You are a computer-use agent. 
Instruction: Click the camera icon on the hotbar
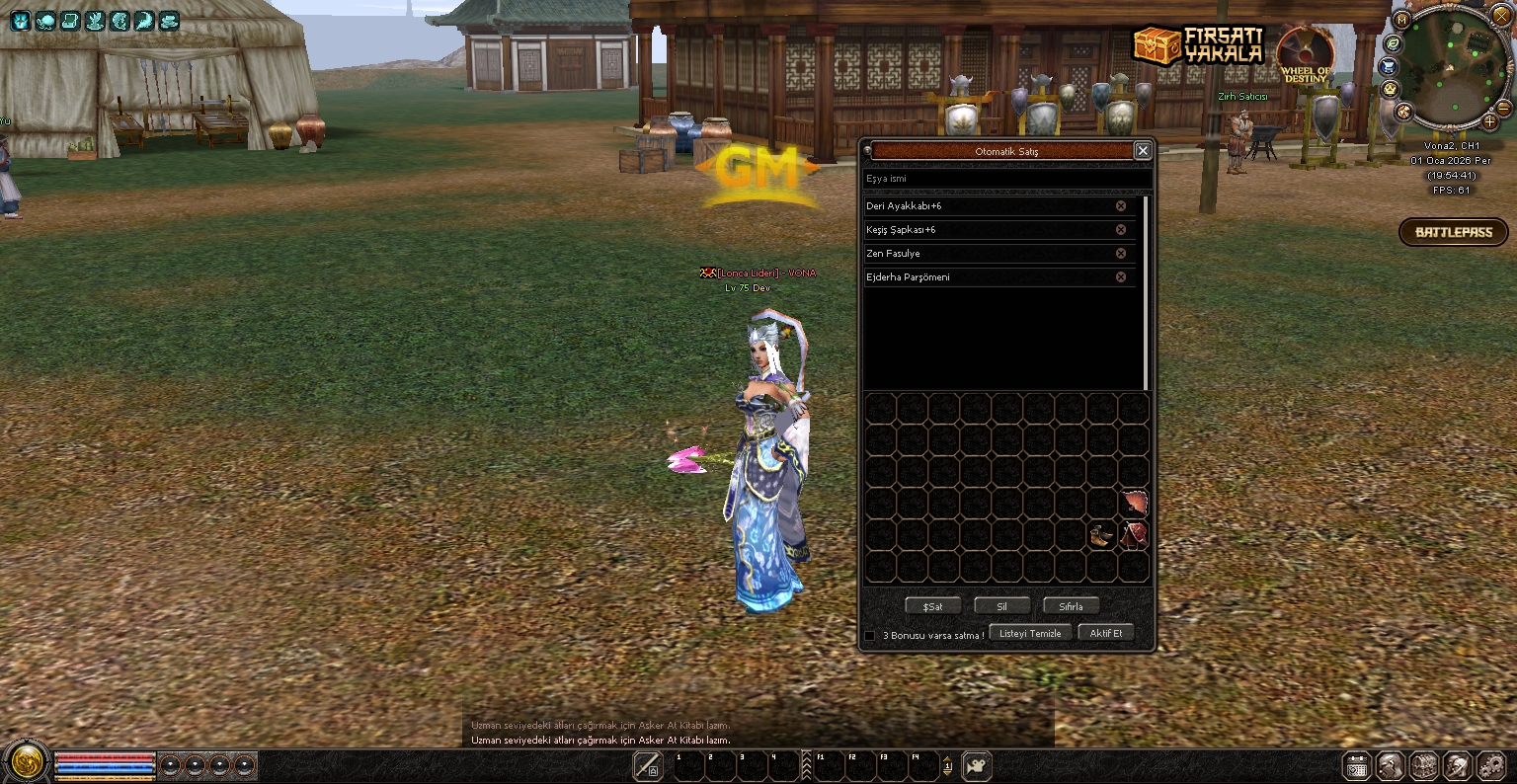click(x=977, y=766)
